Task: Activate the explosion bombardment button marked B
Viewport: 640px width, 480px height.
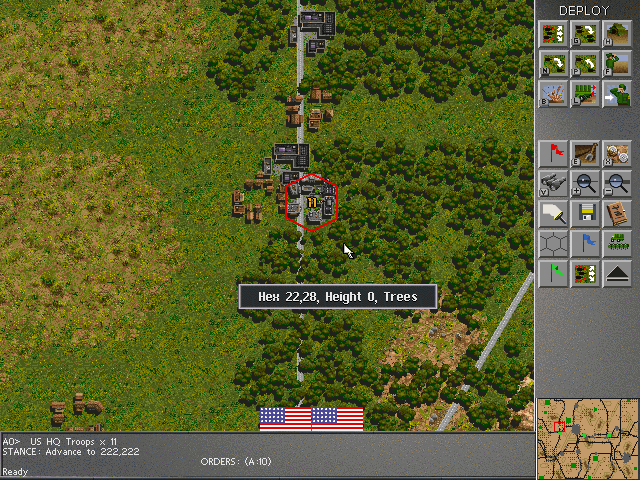Action: click(x=555, y=95)
